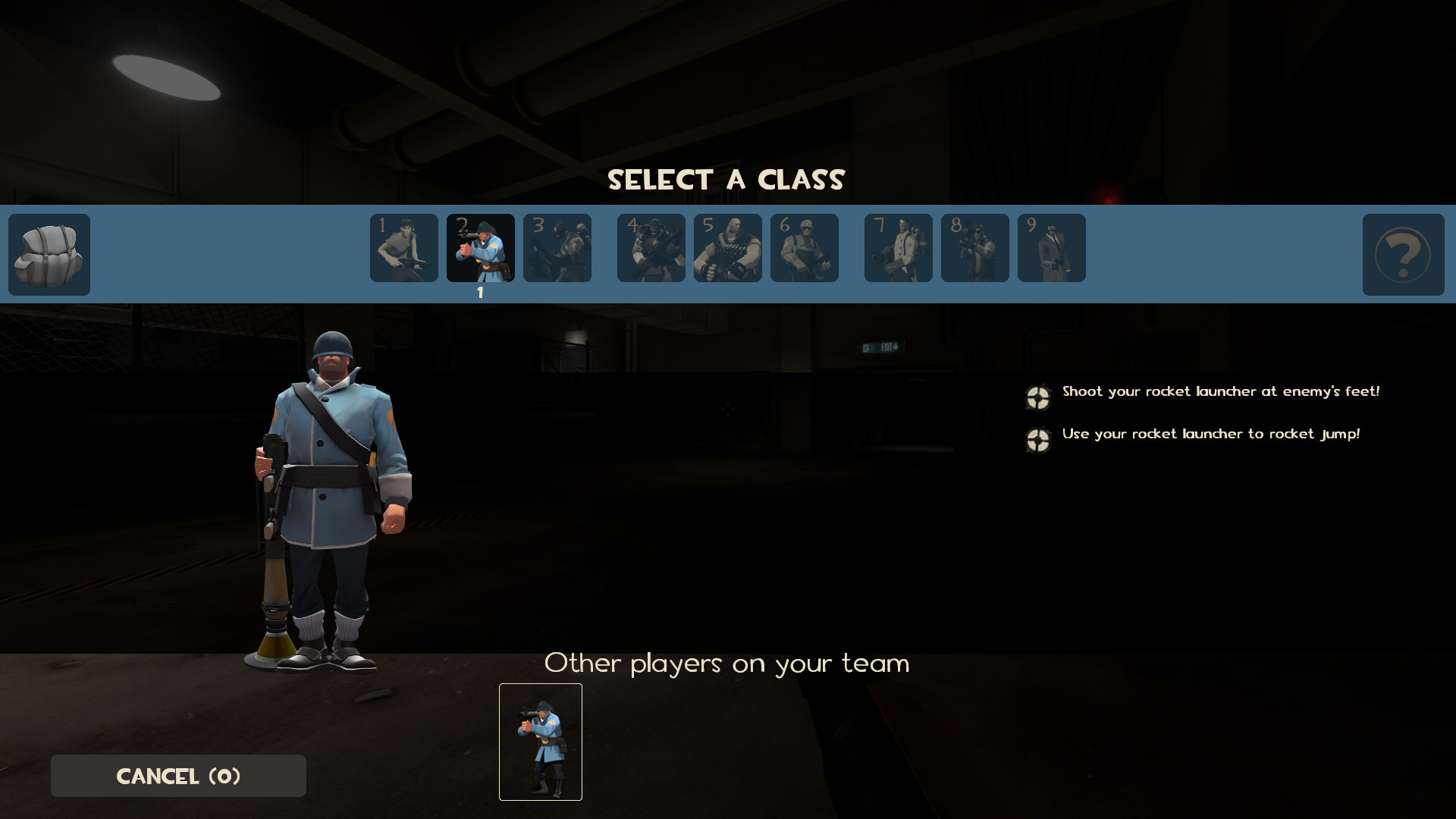Click the Other players on your team heading
Viewport: 1456px width, 819px height.
coord(726,663)
